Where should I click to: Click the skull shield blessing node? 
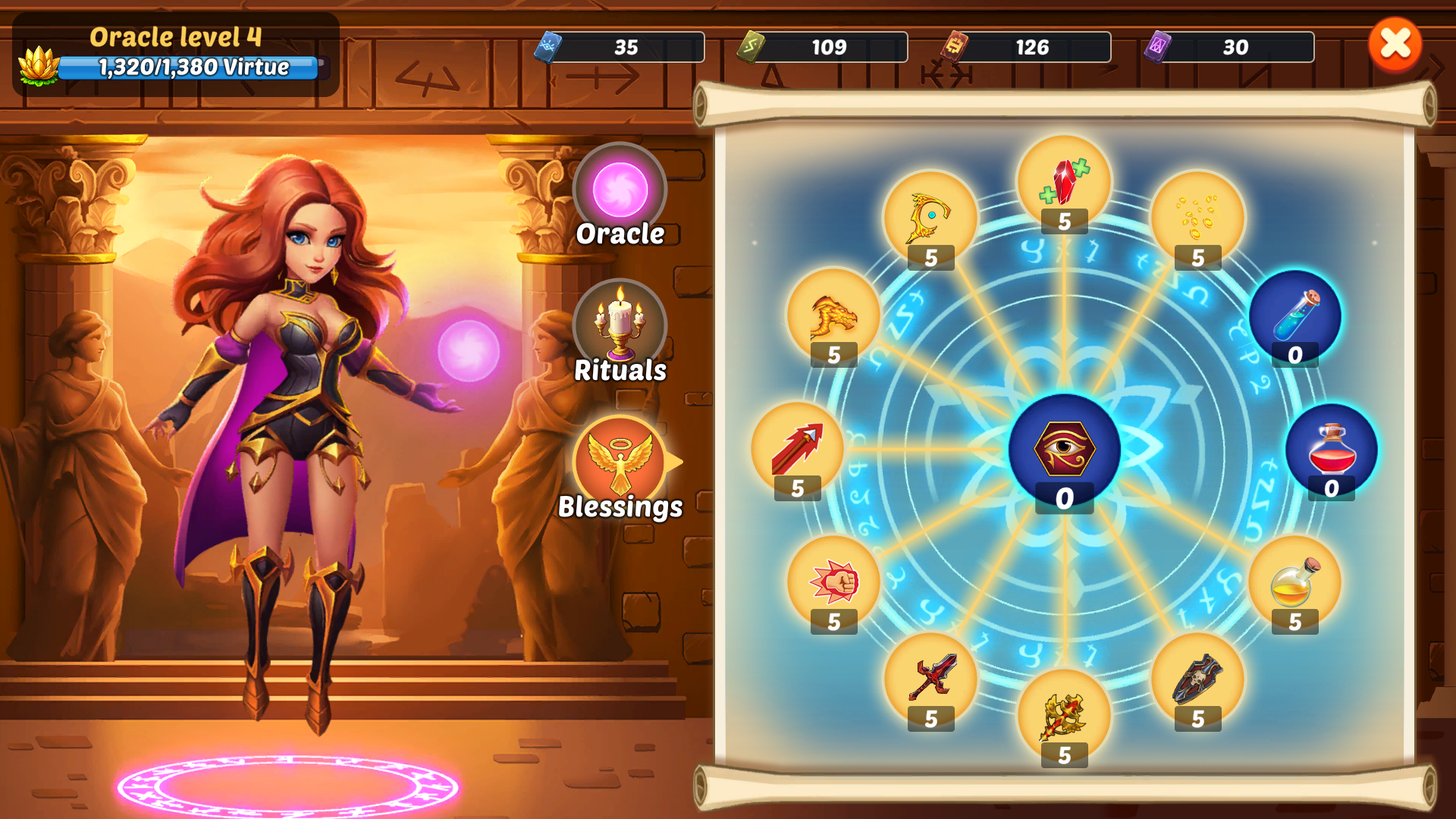click(1197, 679)
